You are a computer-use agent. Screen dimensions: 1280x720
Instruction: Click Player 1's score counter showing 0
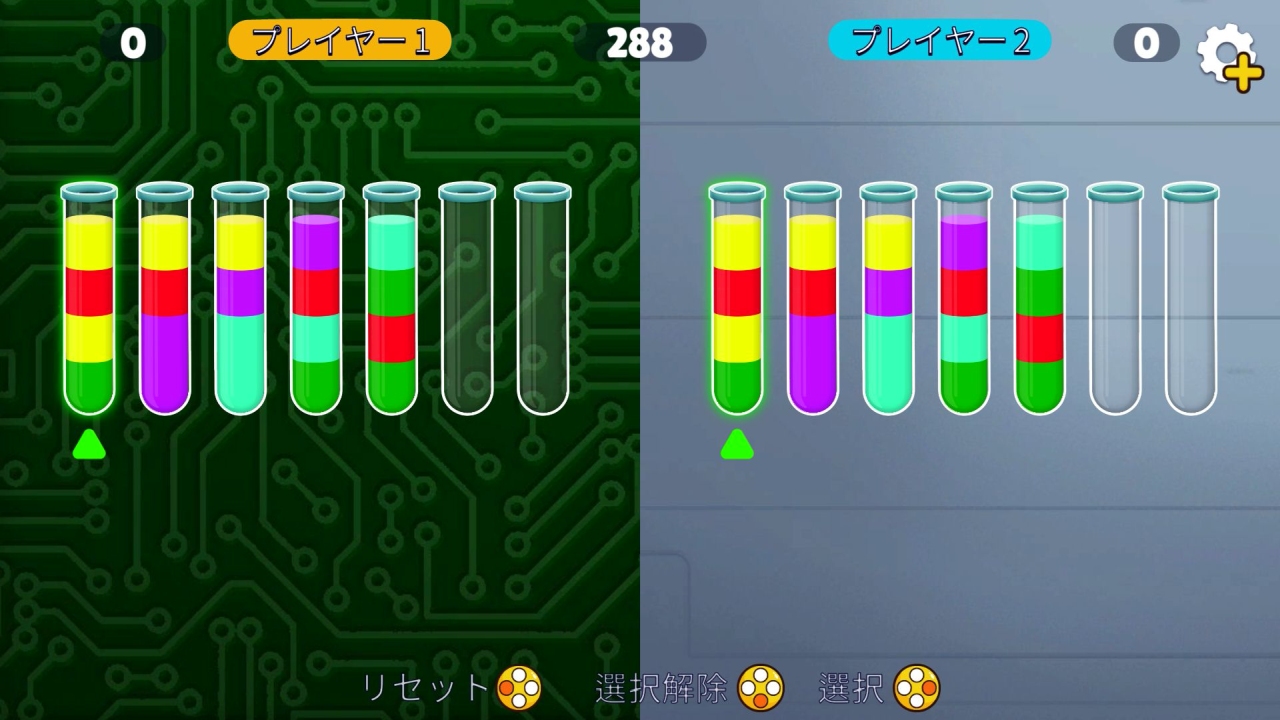pyautogui.click(x=131, y=43)
